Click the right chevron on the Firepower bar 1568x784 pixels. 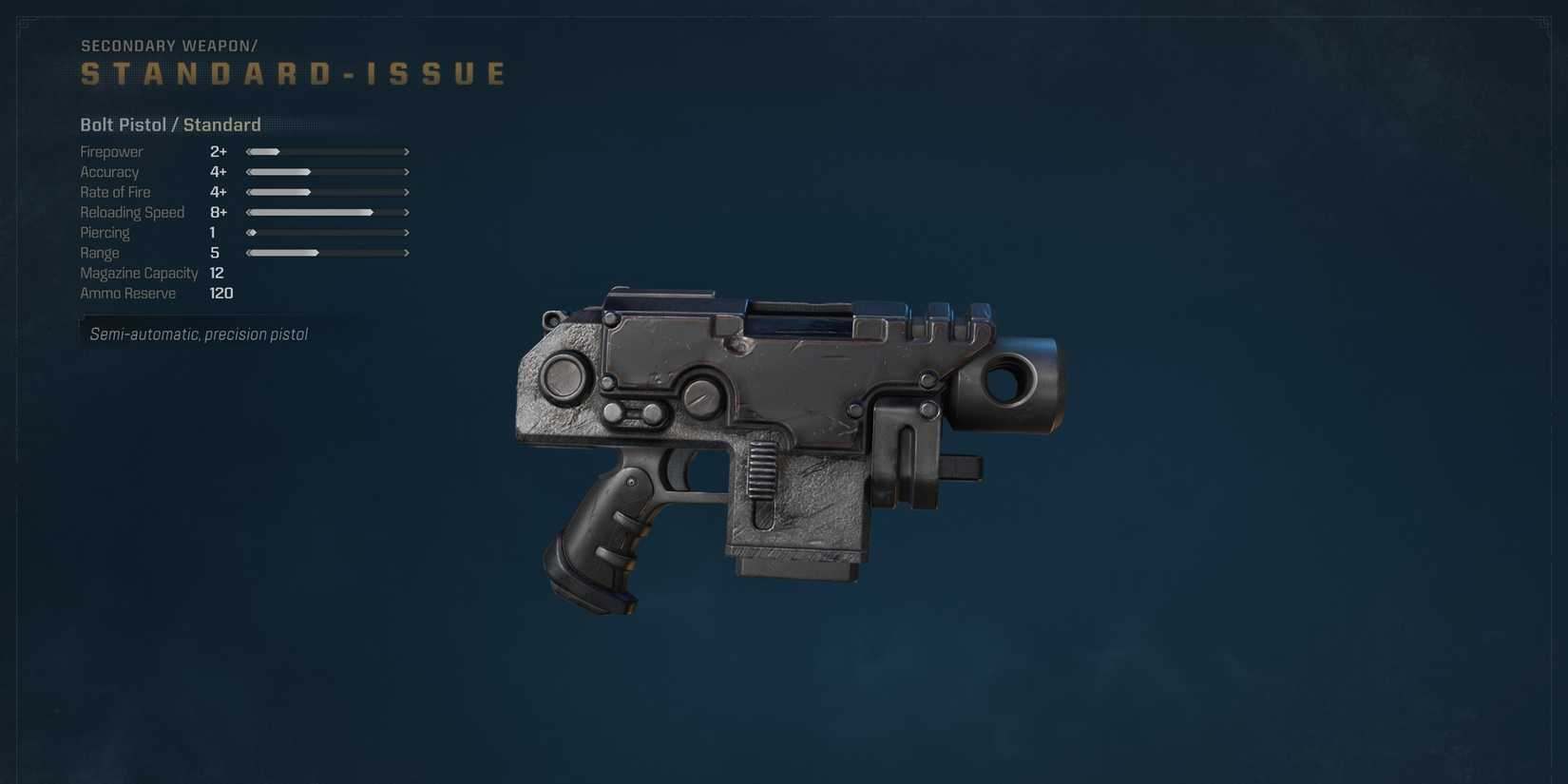click(407, 151)
